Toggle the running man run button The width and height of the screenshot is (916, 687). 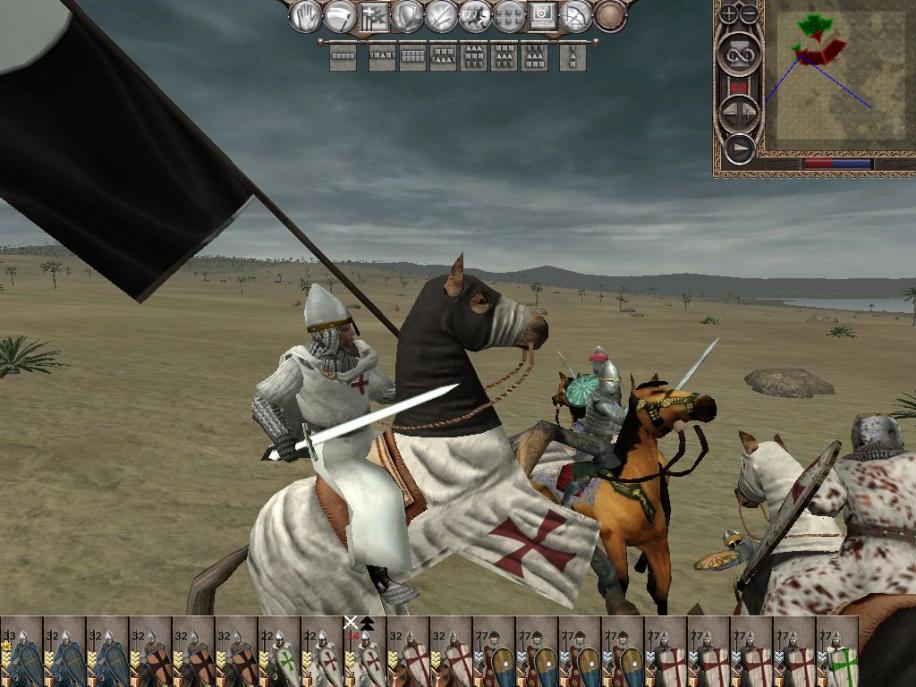(x=474, y=16)
